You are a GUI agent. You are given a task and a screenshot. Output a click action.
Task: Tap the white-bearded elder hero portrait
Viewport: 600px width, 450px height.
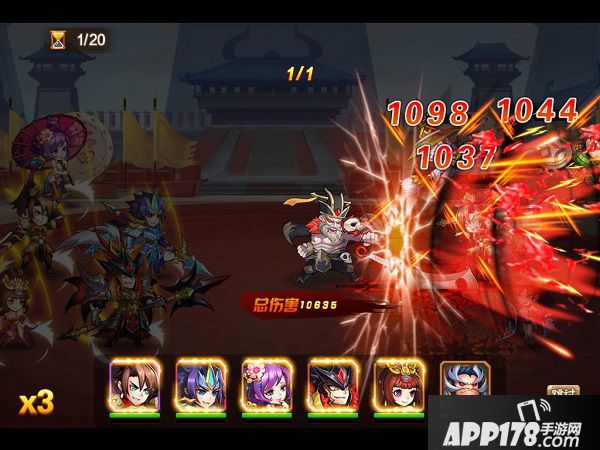pos(463,384)
